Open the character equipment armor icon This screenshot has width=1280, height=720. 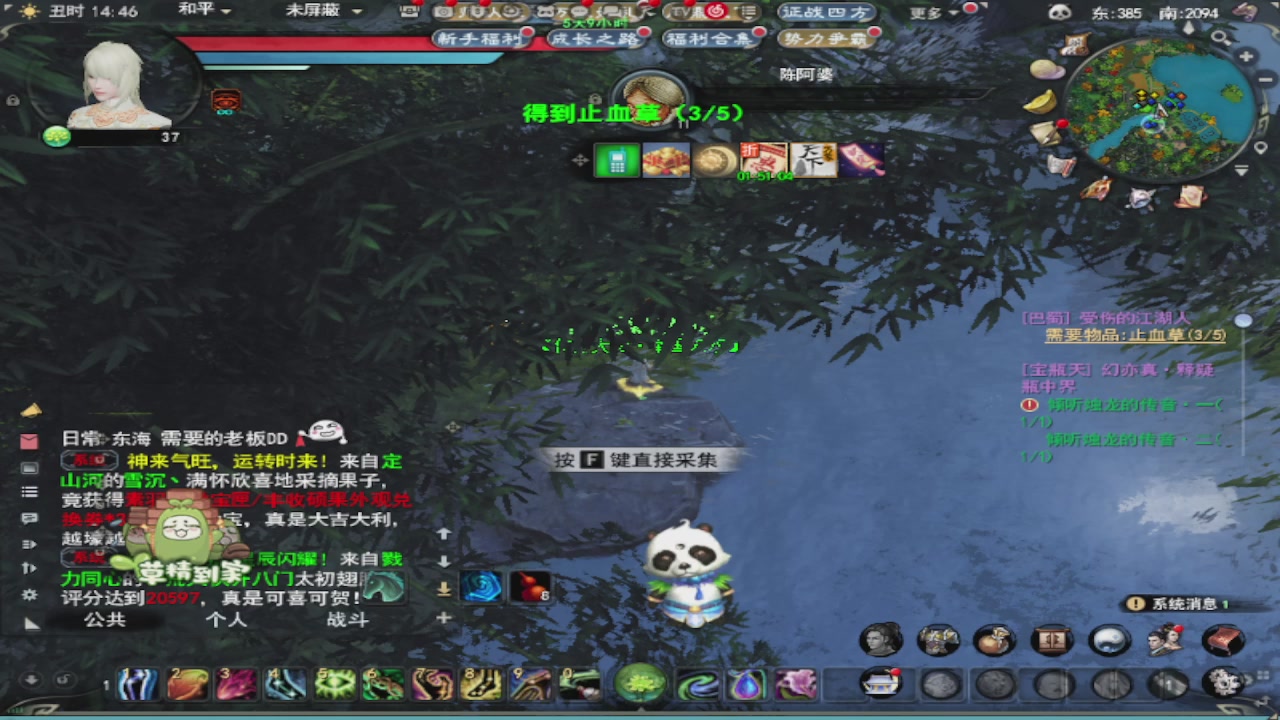click(938, 640)
